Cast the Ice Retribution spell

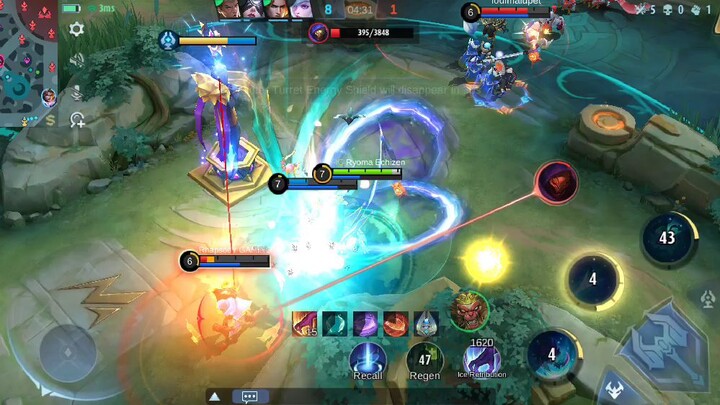tap(482, 357)
